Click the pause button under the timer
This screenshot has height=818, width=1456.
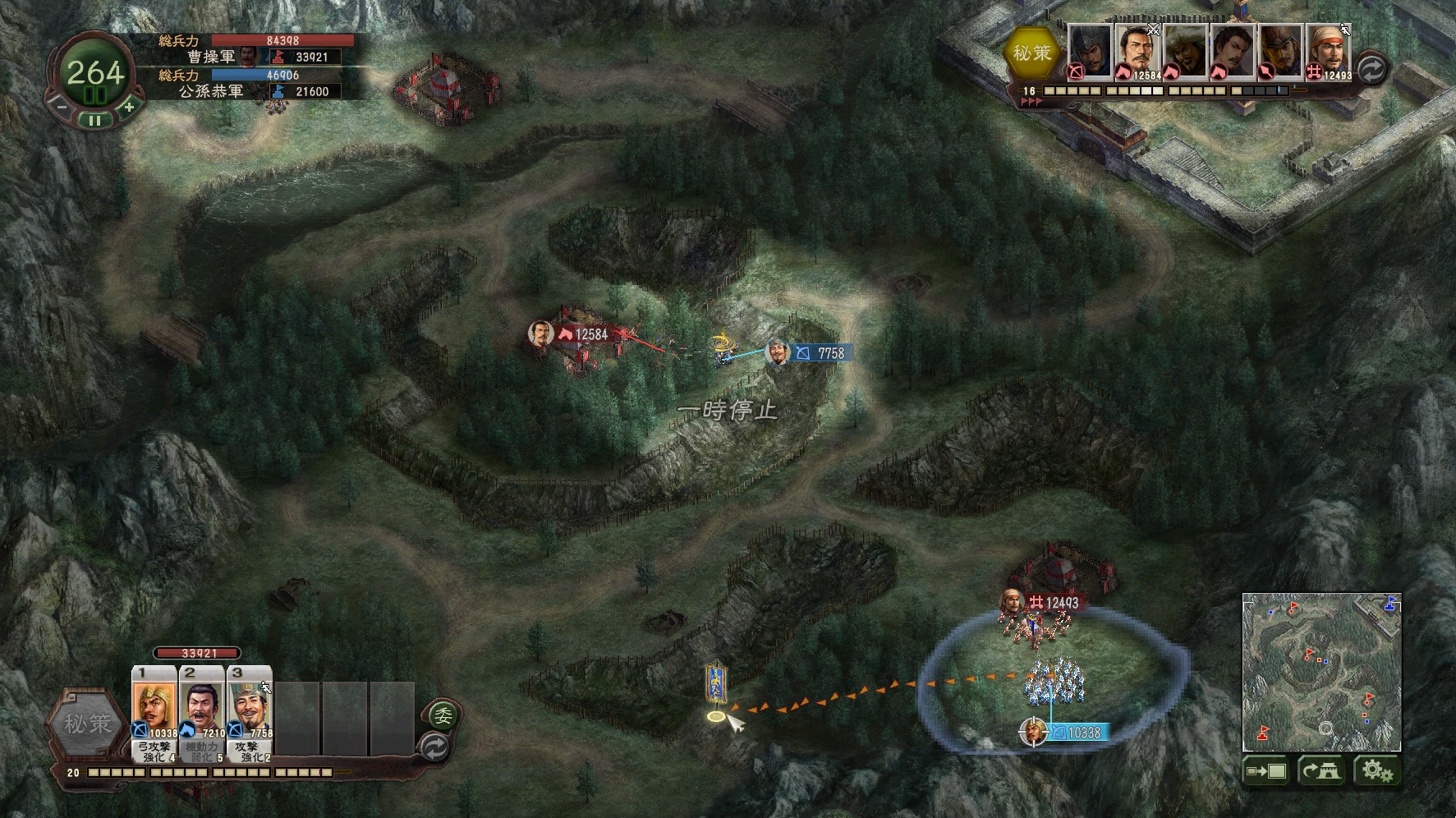[x=95, y=120]
